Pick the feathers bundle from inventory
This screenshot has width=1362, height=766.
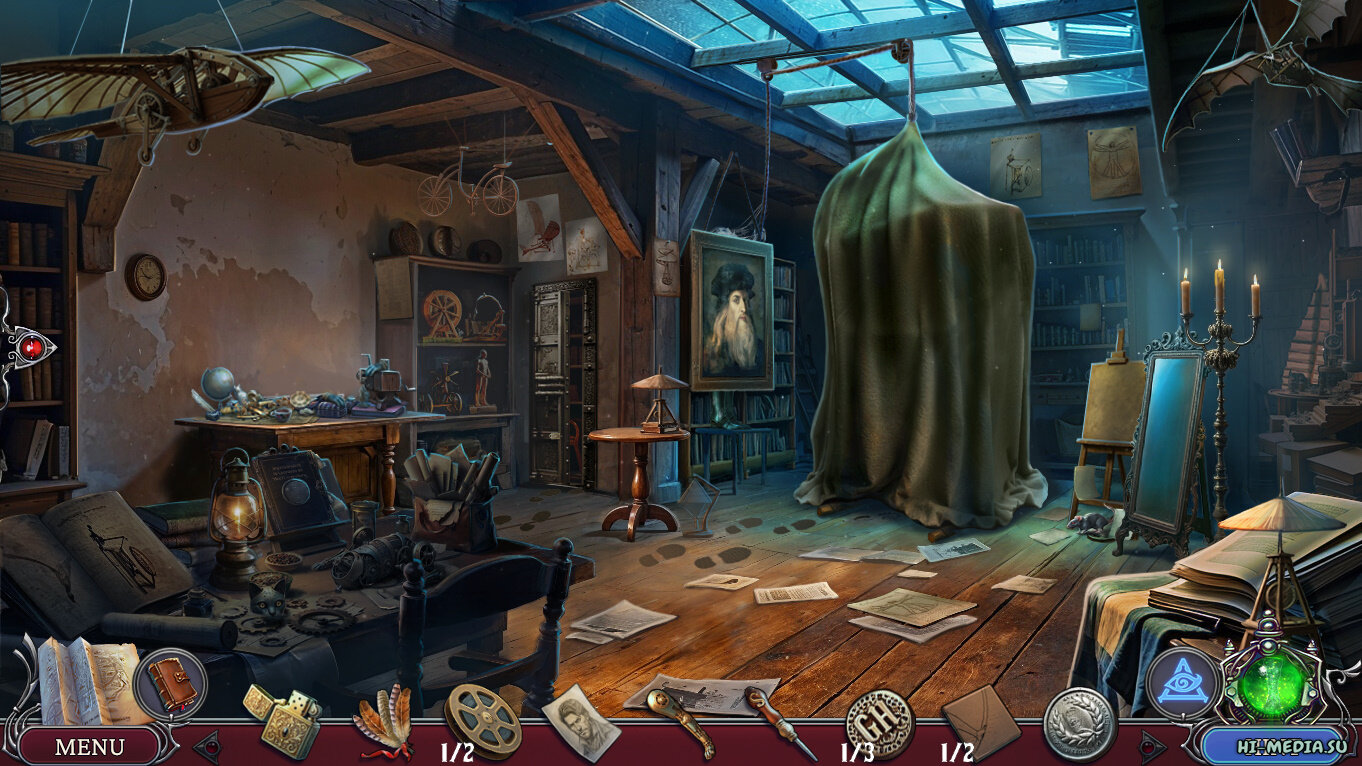383,719
